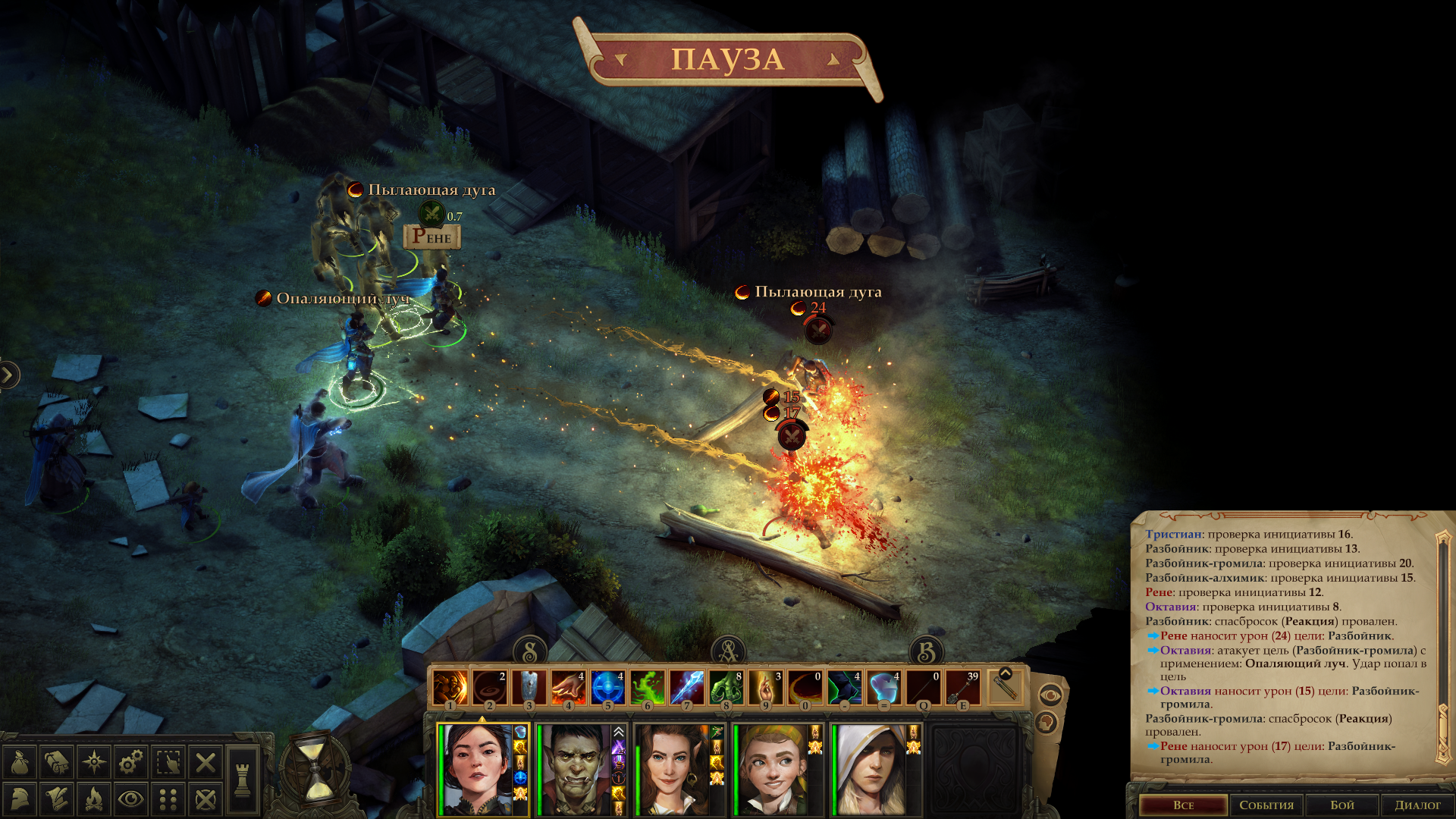
Task: Select the half-orc character portrait
Action: pos(575,769)
